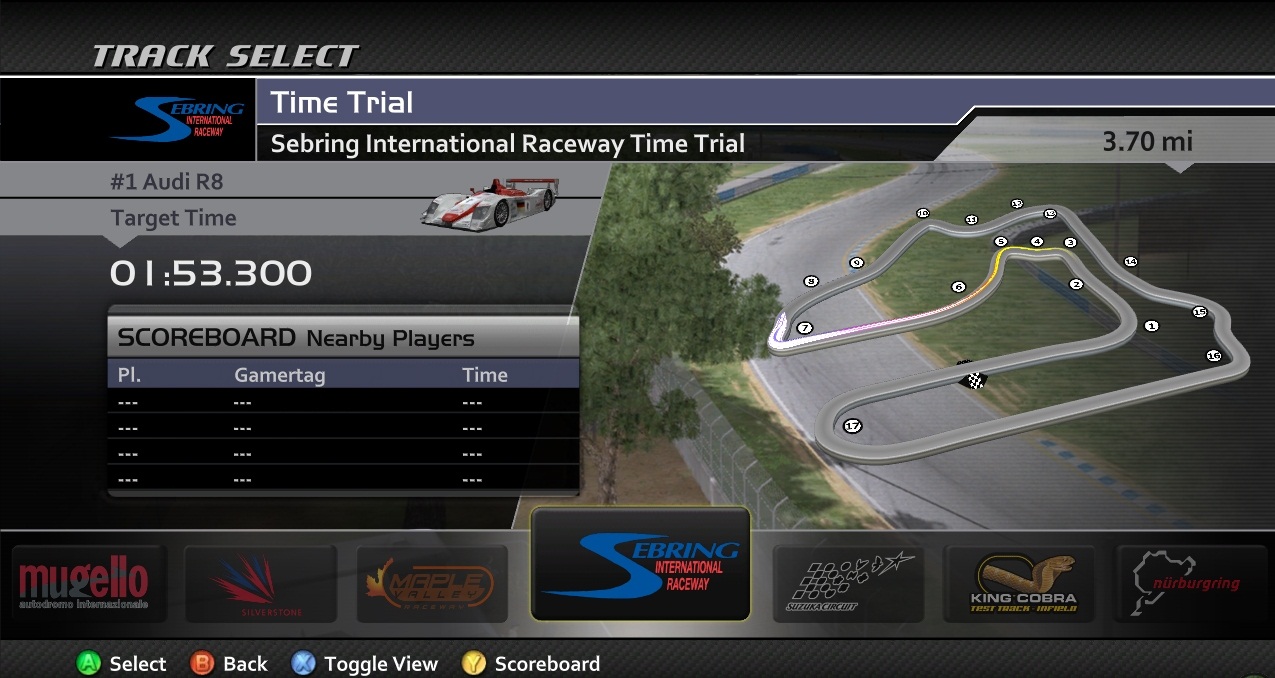
Task: Select the Mugello track tile
Action: click(x=85, y=584)
